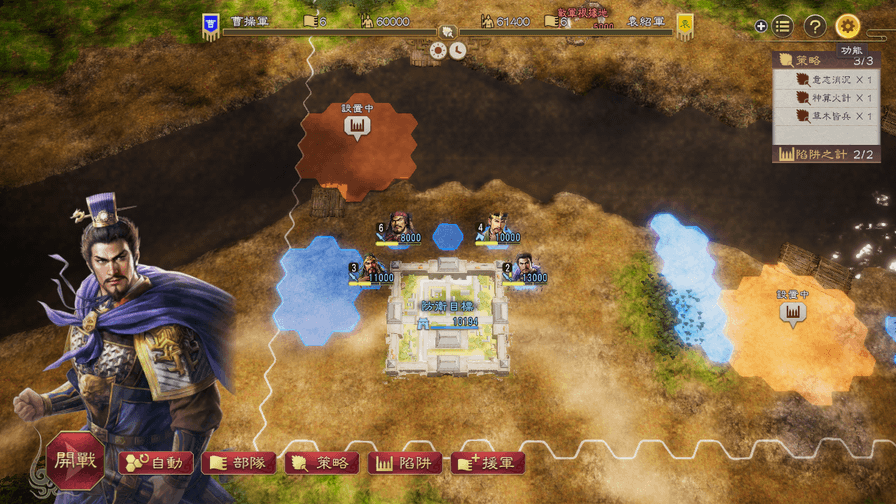Viewport: 896px width, 504px height.
Task: Click the small plus icon beside the list button
Action: 761,27
